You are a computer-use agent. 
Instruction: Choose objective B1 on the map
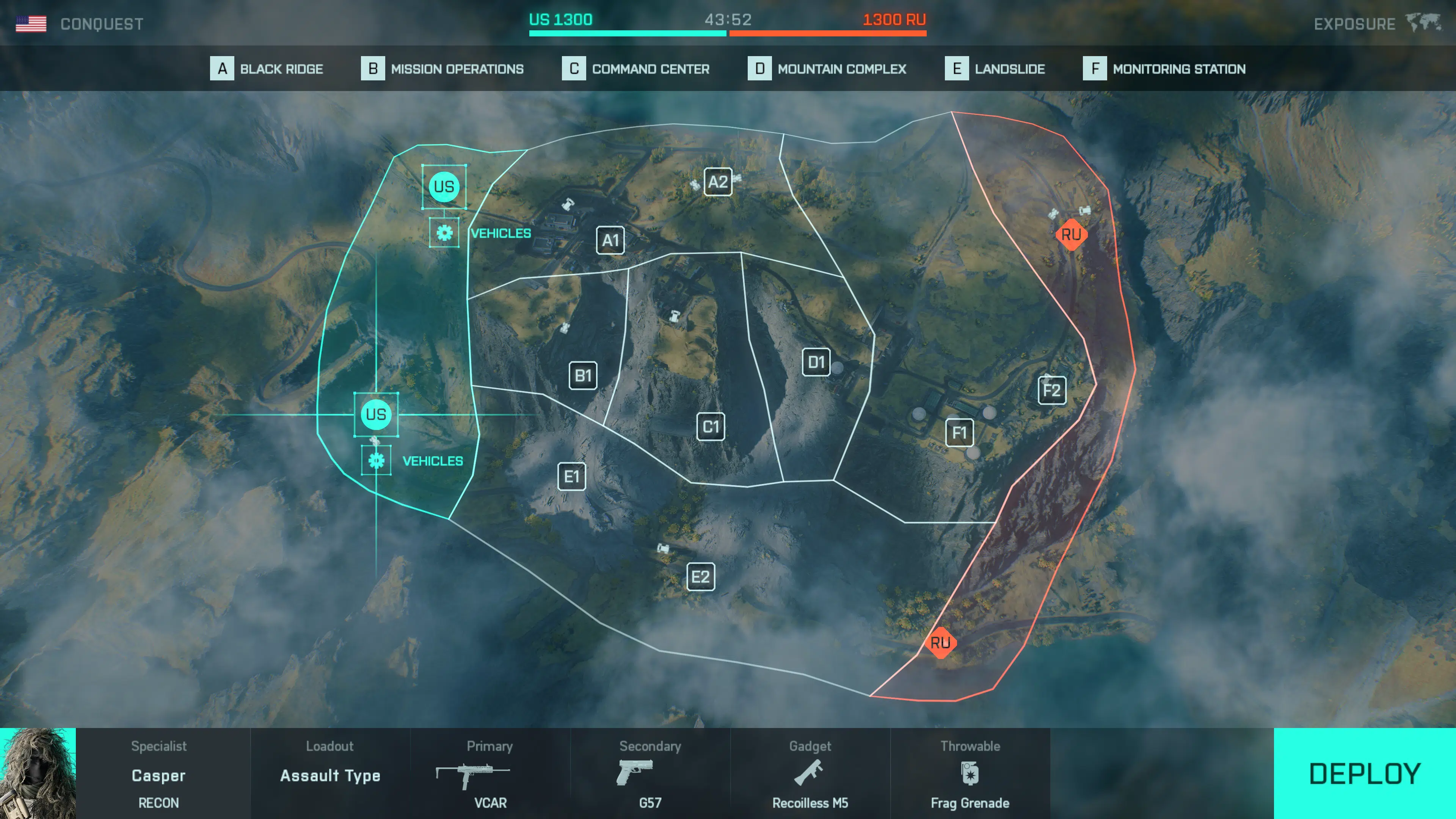(583, 375)
